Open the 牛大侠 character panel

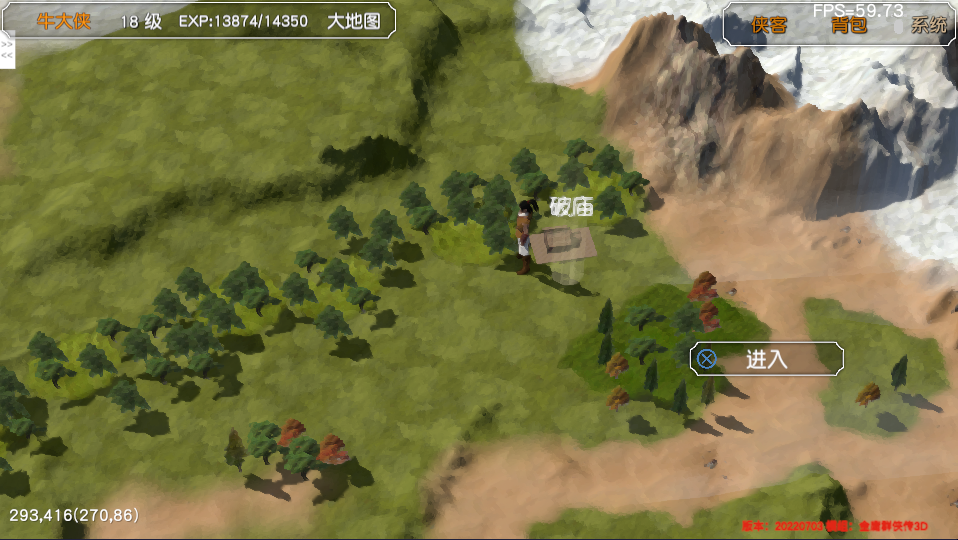[x=64, y=21]
